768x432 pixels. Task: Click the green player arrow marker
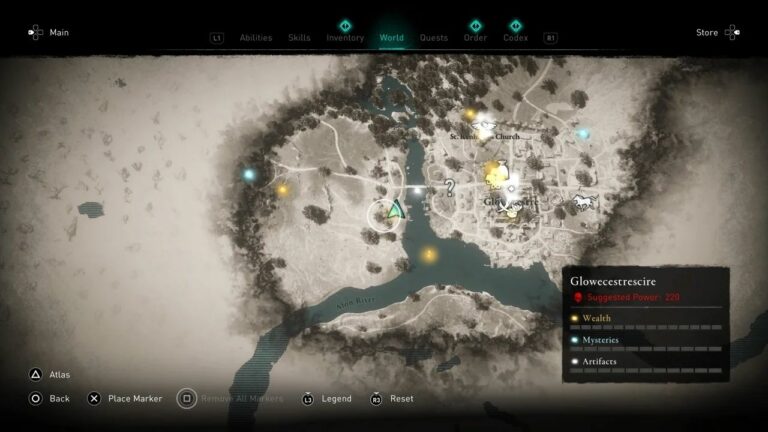point(396,210)
